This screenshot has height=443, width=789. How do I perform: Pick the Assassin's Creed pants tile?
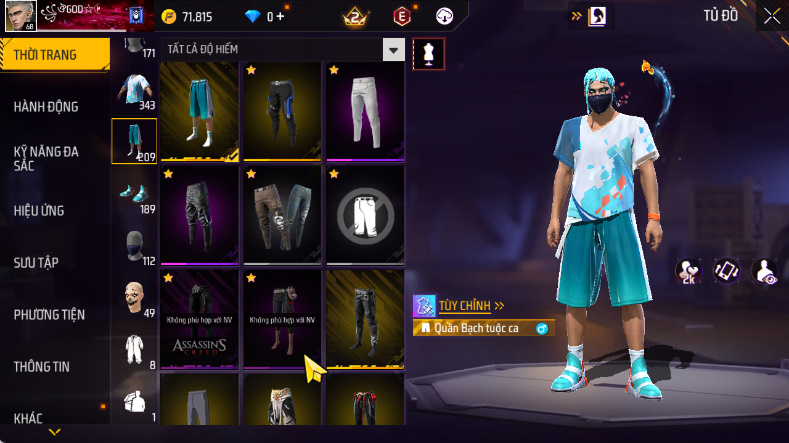tap(200, 318)
